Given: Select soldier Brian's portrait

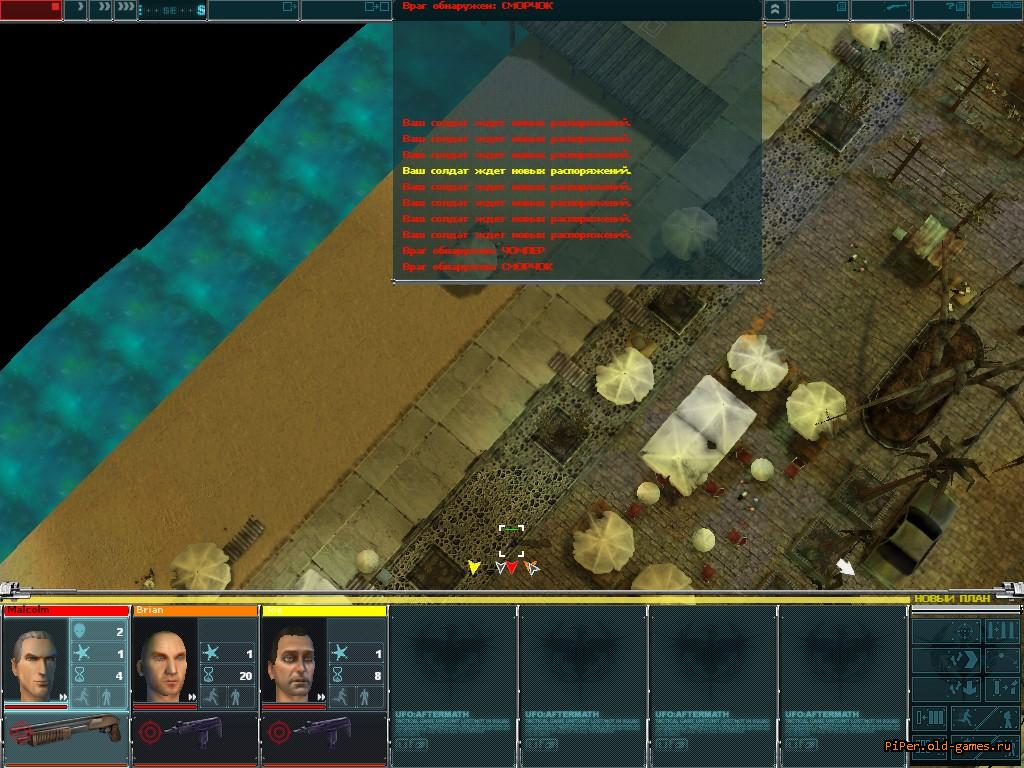Looking at the screenshot, I should [163, 662].
